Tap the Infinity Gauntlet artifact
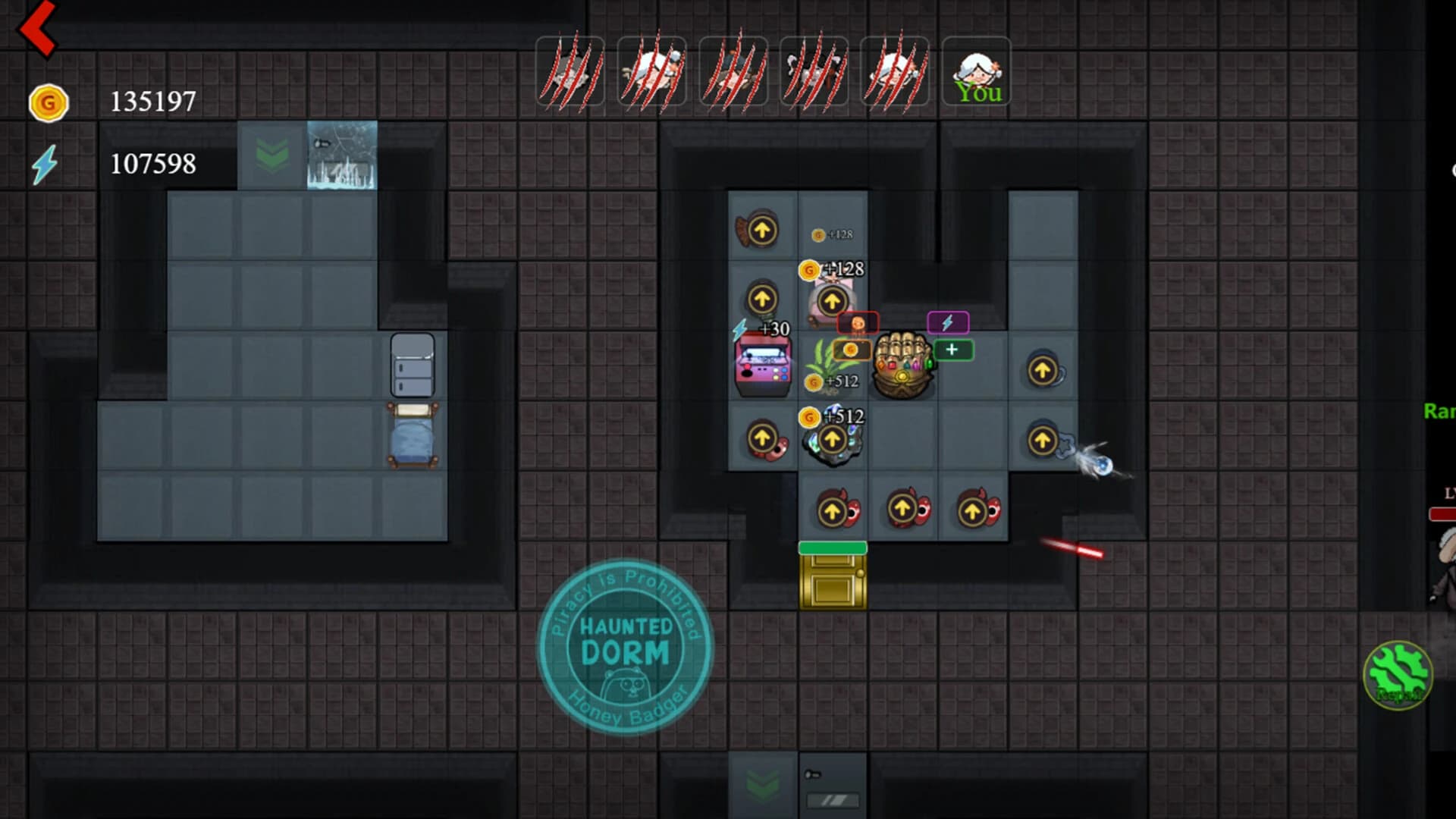1456x819 pixels. click(x=905, y=364)
